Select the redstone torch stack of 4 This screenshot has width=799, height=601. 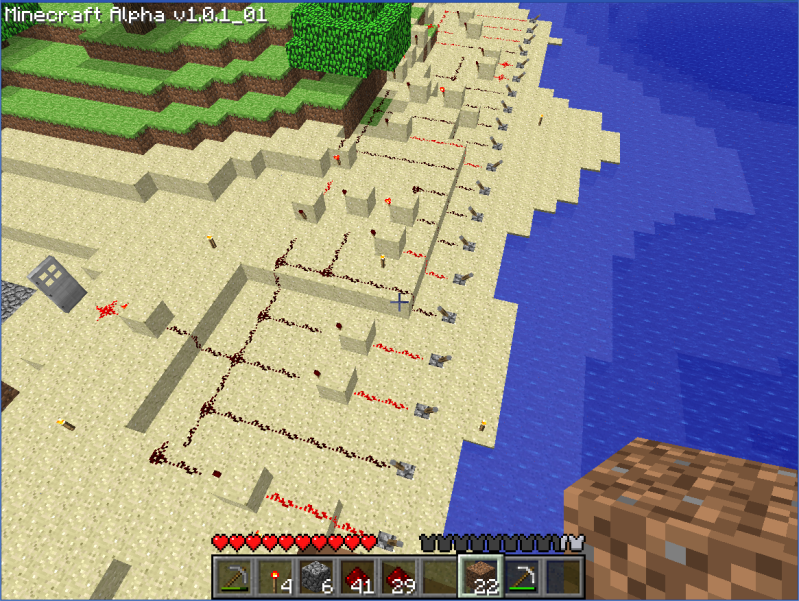pos(274,577)
